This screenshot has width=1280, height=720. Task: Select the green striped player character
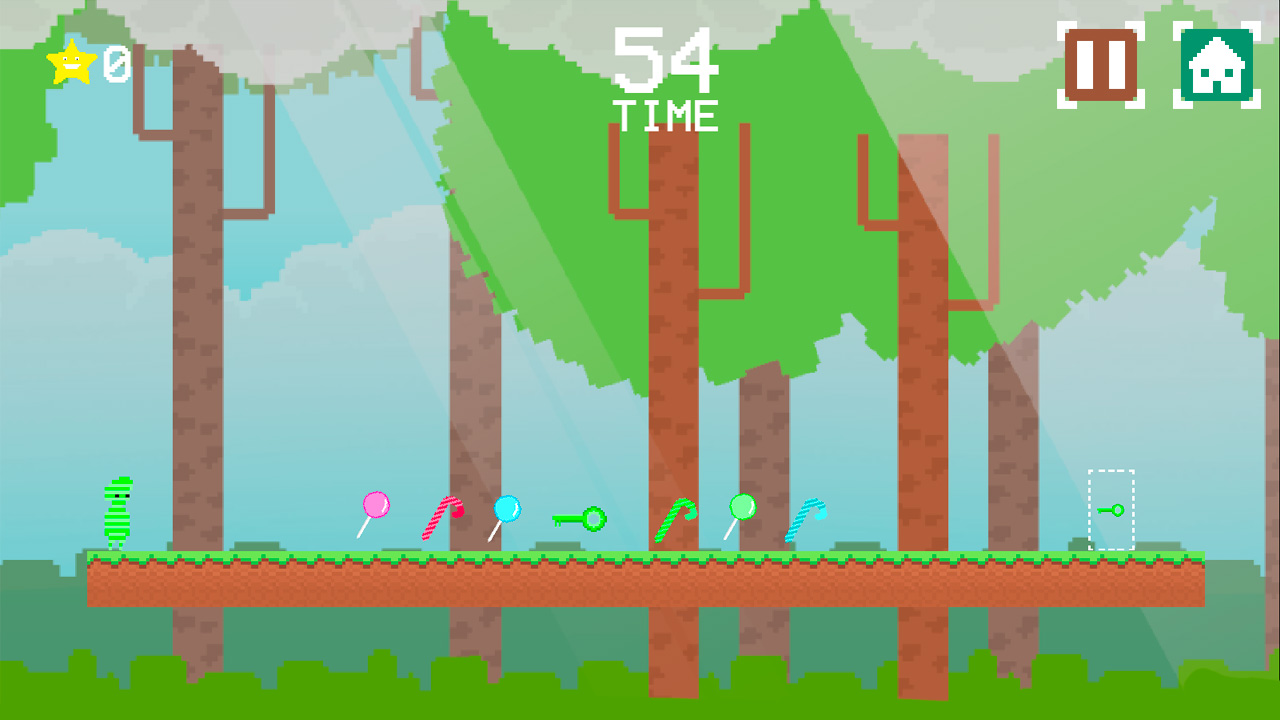[x=118, y=513]
